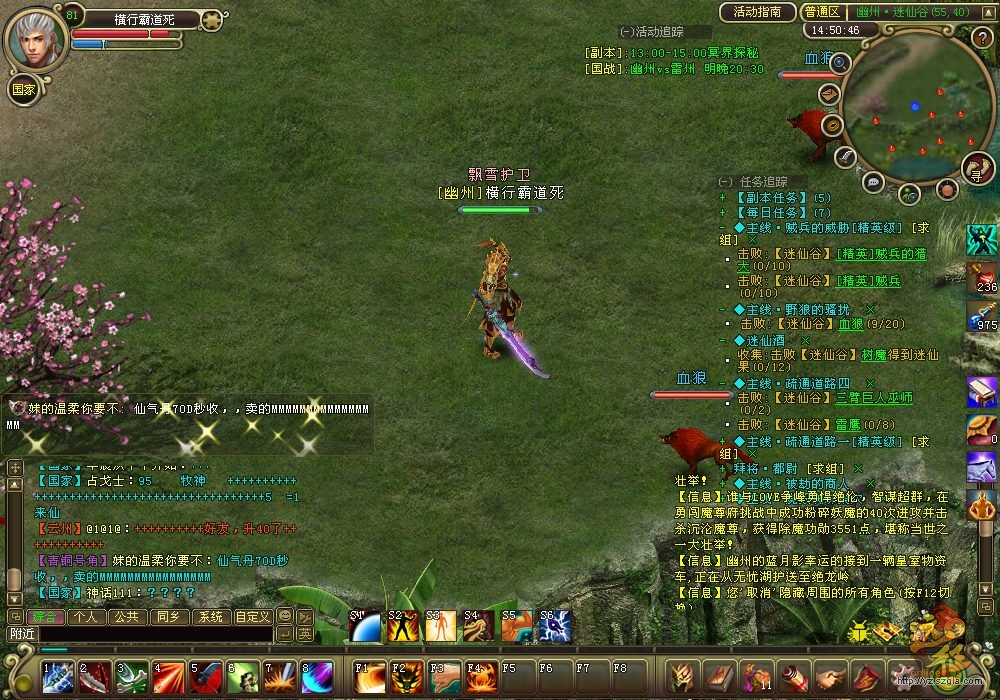Trigger the S1 blue crescent skill

coord(366,626)
